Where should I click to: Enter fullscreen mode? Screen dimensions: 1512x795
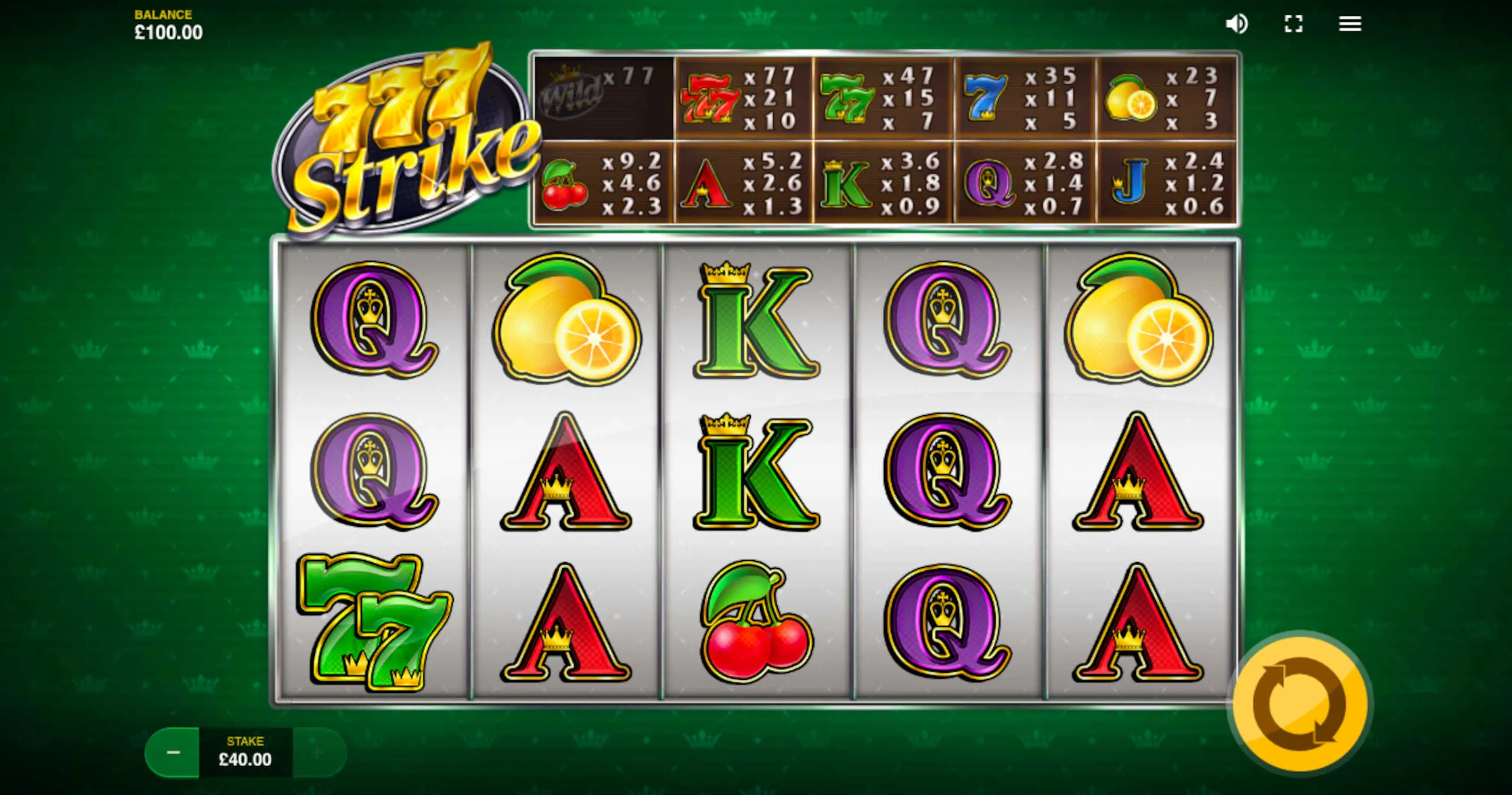(x=1293, y=24)
